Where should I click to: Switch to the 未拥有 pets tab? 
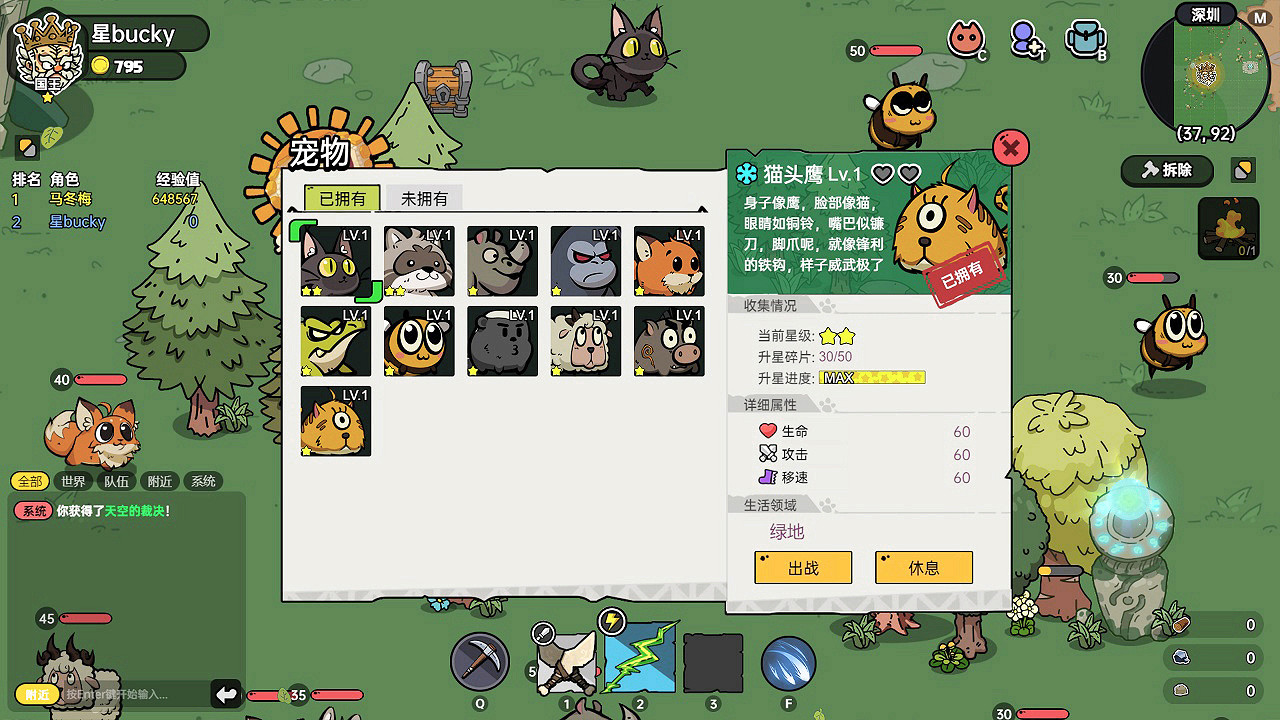423,198
